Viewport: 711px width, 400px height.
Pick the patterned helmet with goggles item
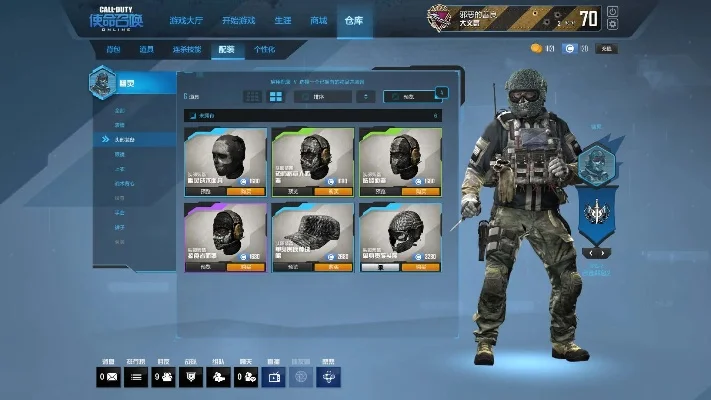coord(400,231)
